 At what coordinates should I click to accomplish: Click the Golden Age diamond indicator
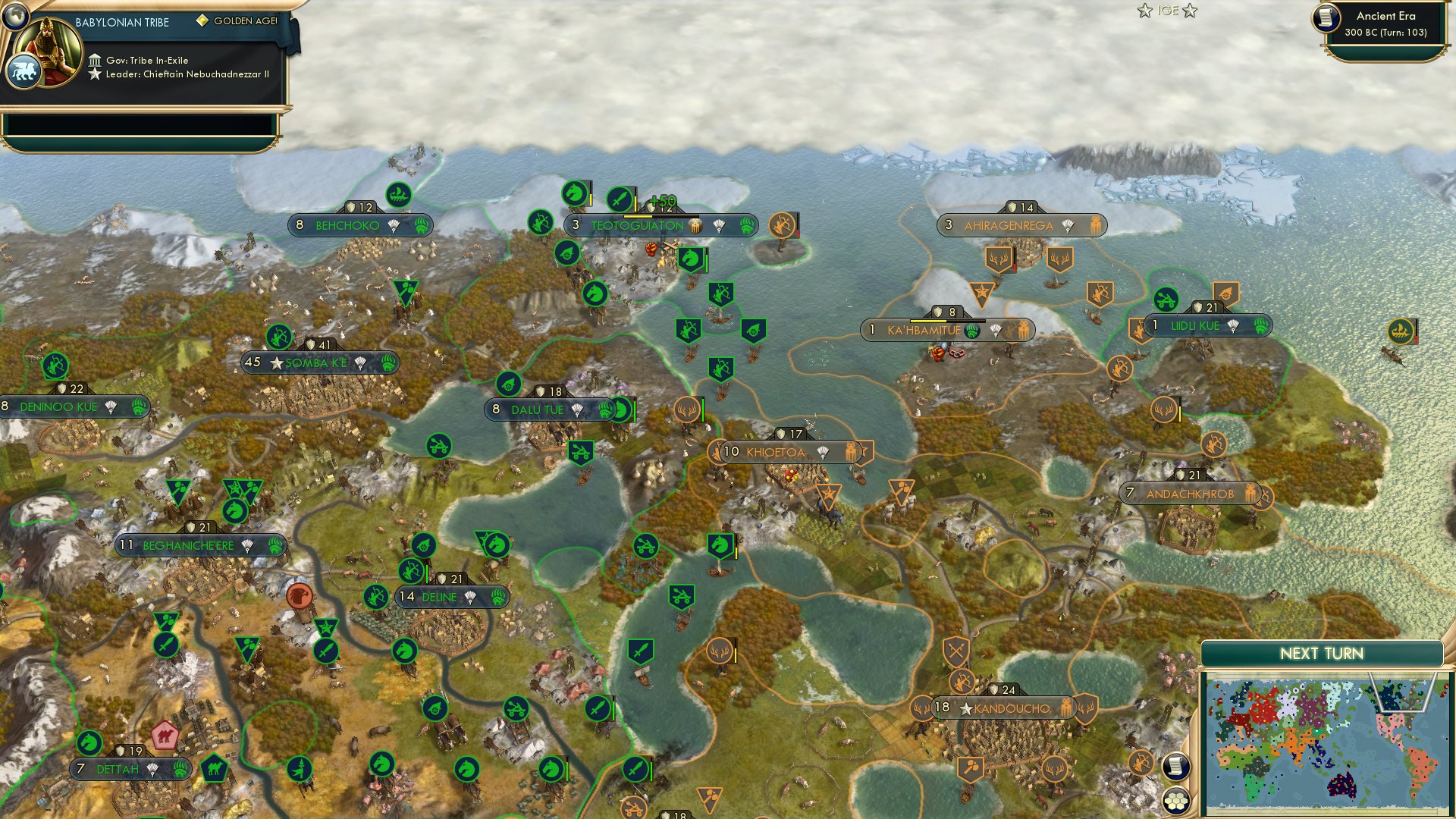pos(202,22)
